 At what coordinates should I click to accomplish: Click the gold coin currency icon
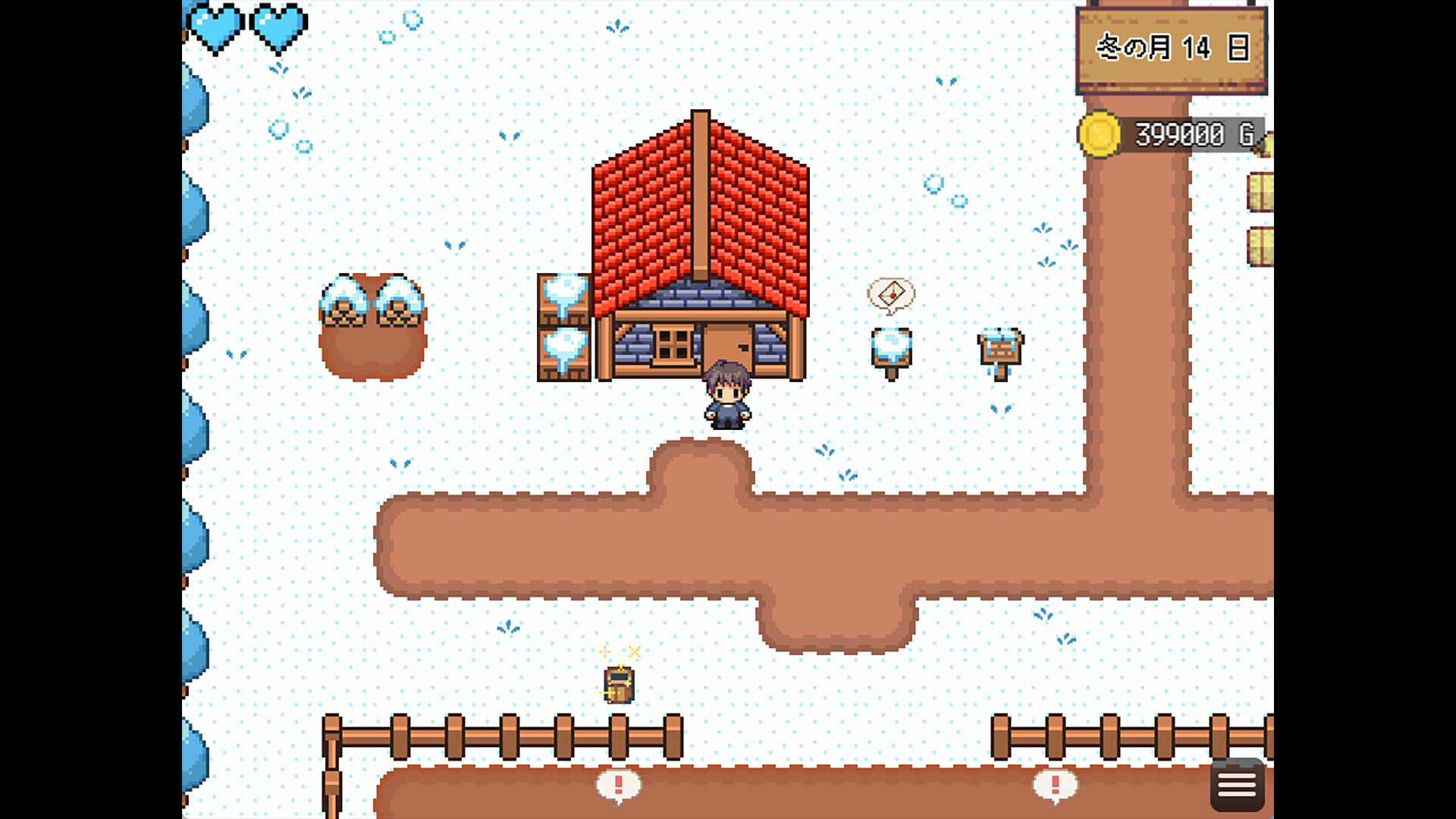pos(1099,133)
